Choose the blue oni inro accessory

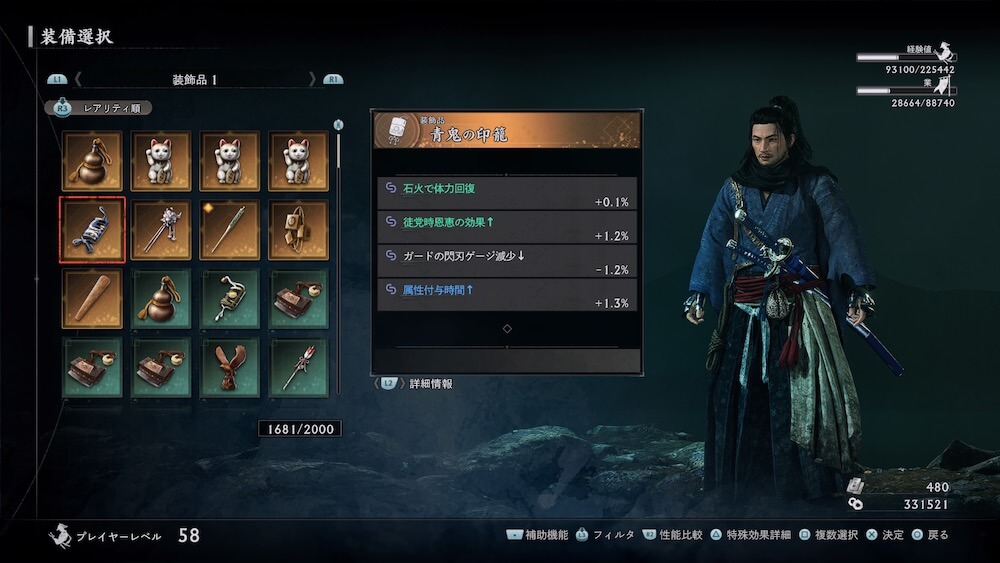(x=92, y=230)
